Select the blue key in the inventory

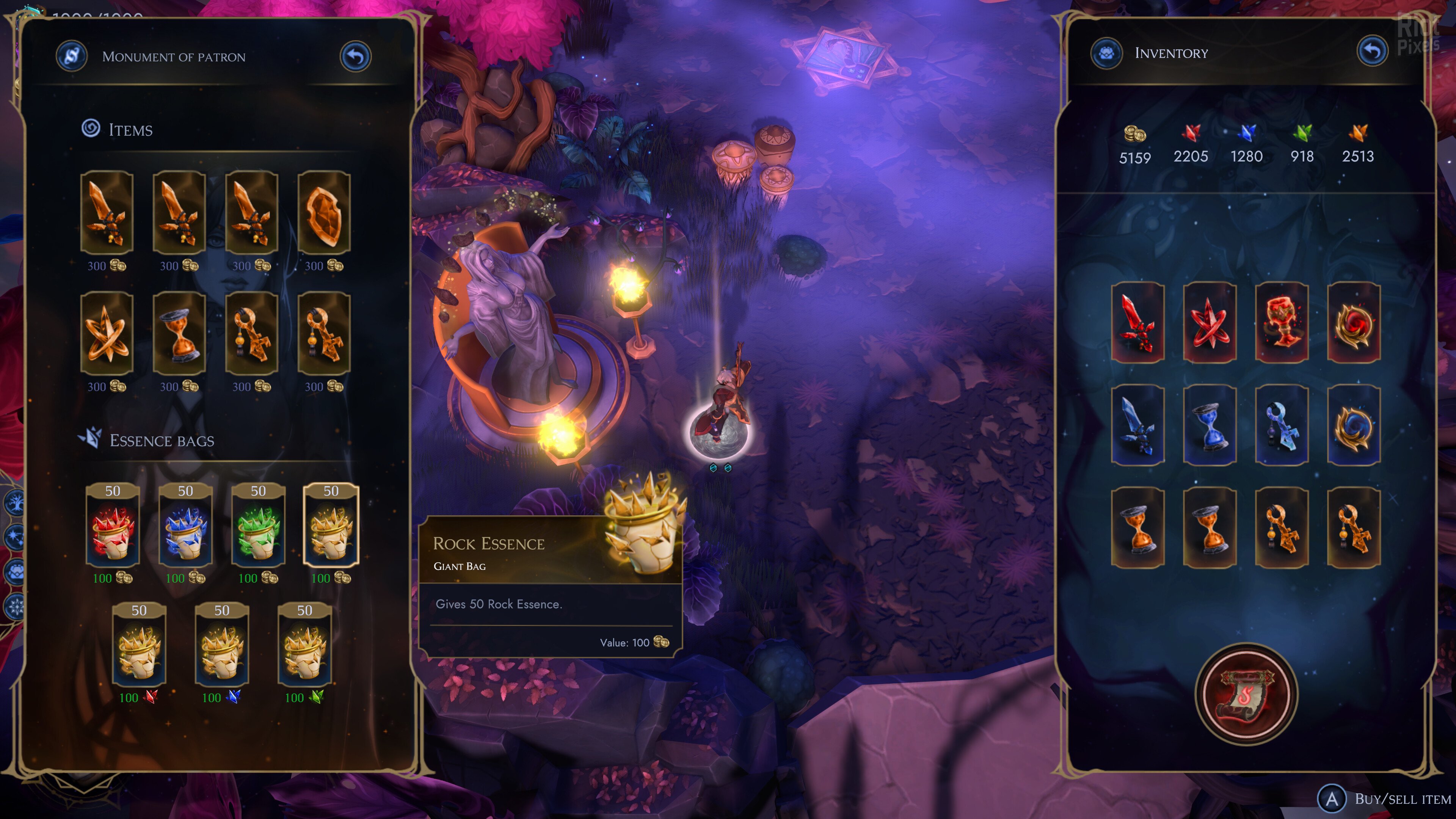[1281, 425]
